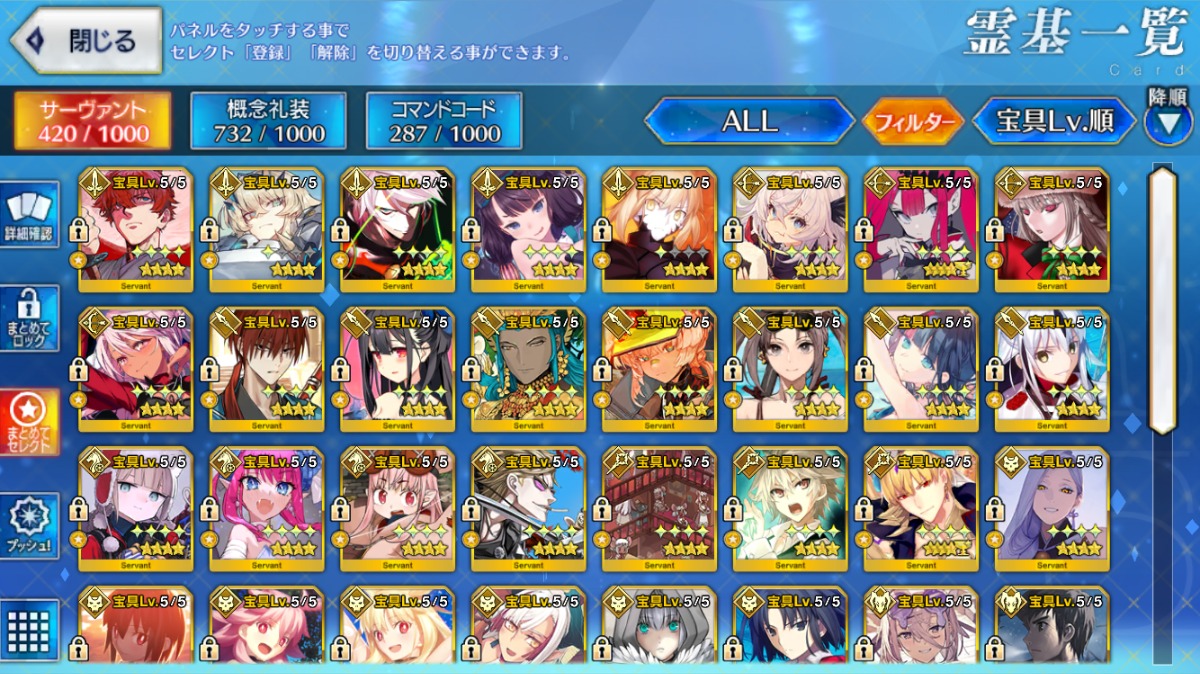Viewport: 1200px width, 674px height.
Task: Open the 概念礼装 tab
Action: pyautogui.click(x=268, y=121)
